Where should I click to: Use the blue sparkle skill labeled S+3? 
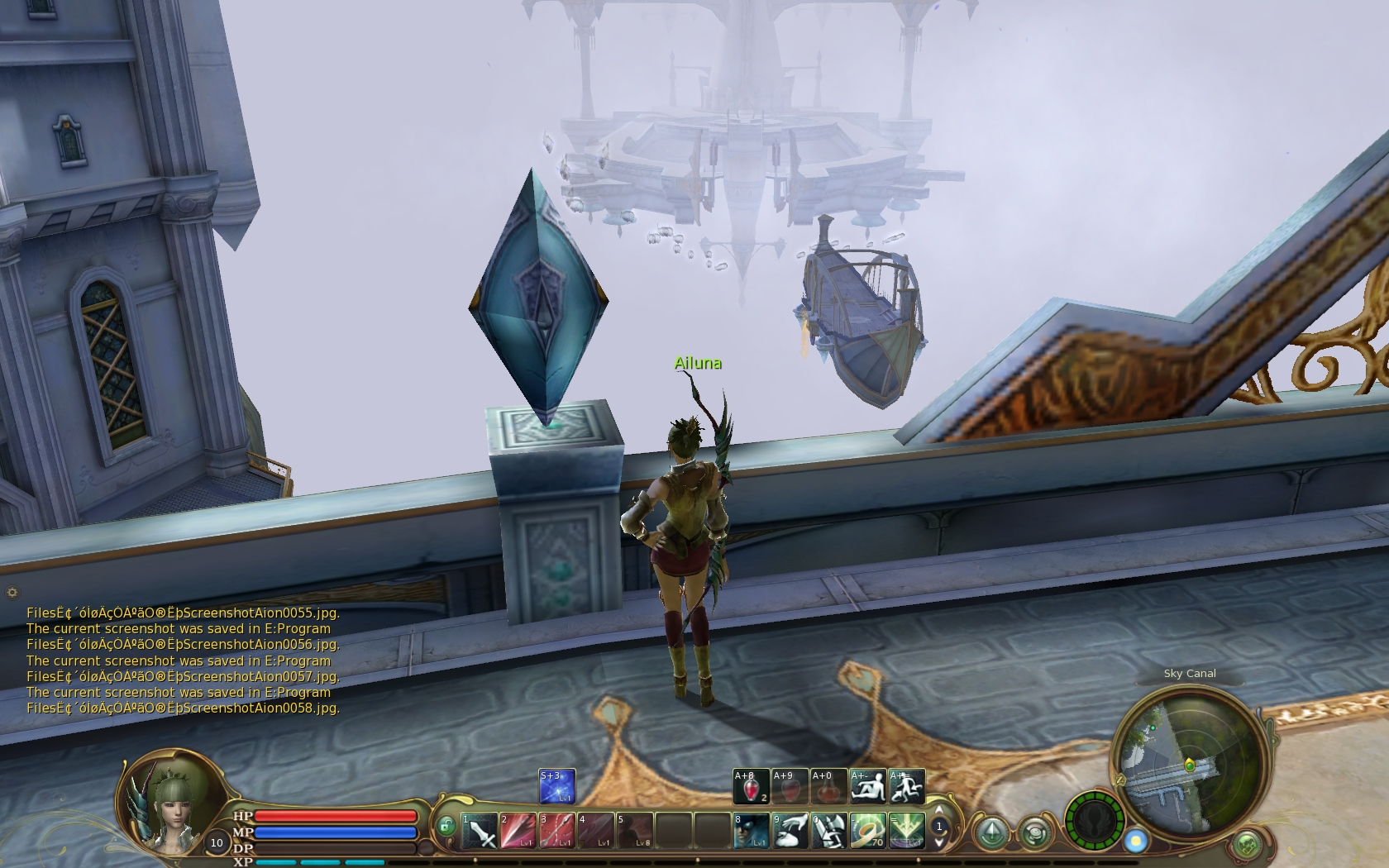click(556, 786)
